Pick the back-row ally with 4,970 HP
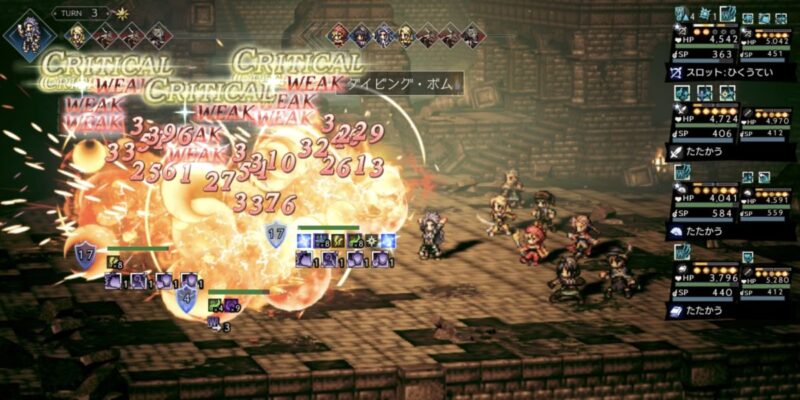The image size is (800, 400). (765, 121)
